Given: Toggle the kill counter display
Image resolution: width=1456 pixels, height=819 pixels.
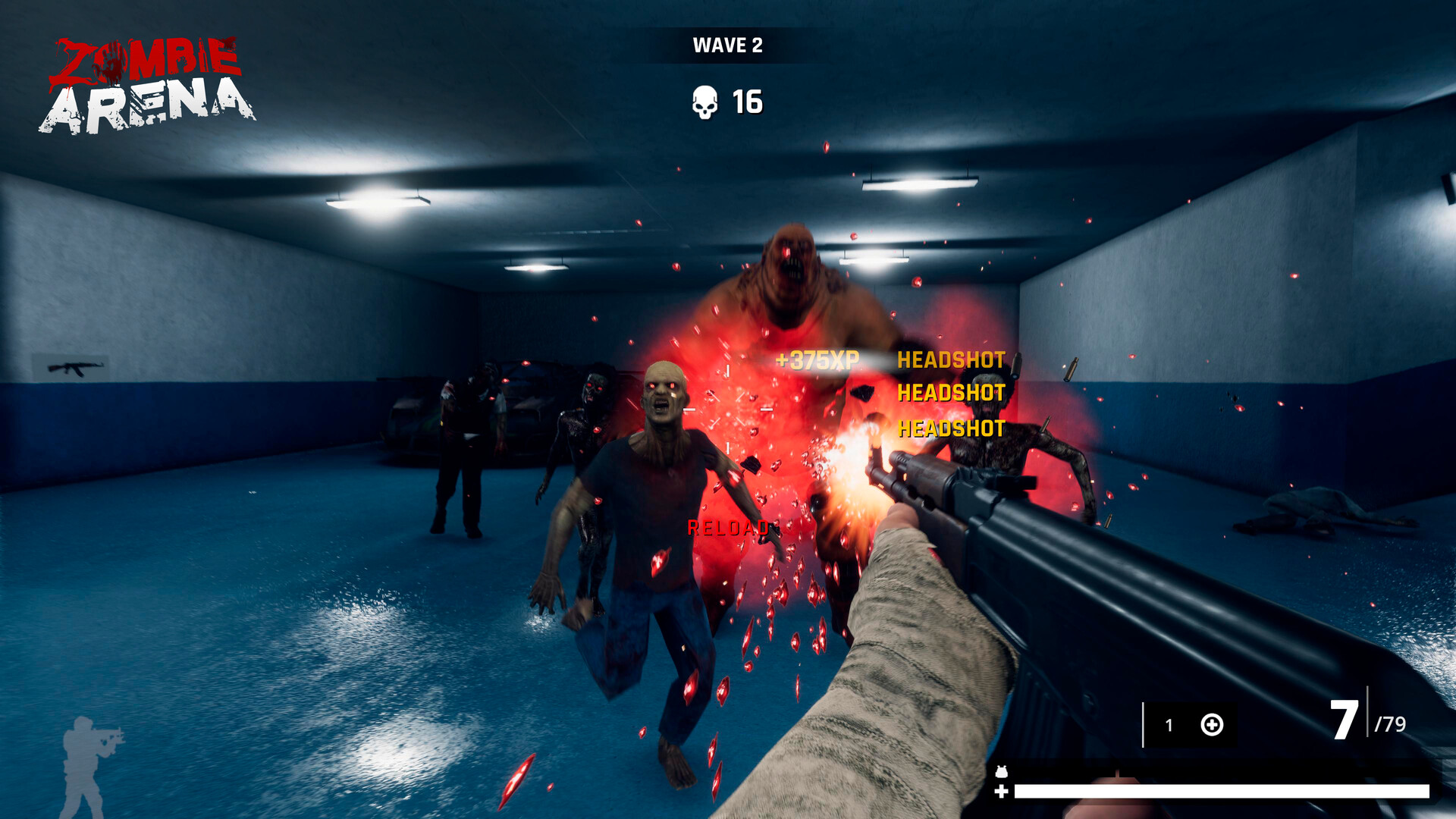Looking at the screenshot, I should 728,102.
